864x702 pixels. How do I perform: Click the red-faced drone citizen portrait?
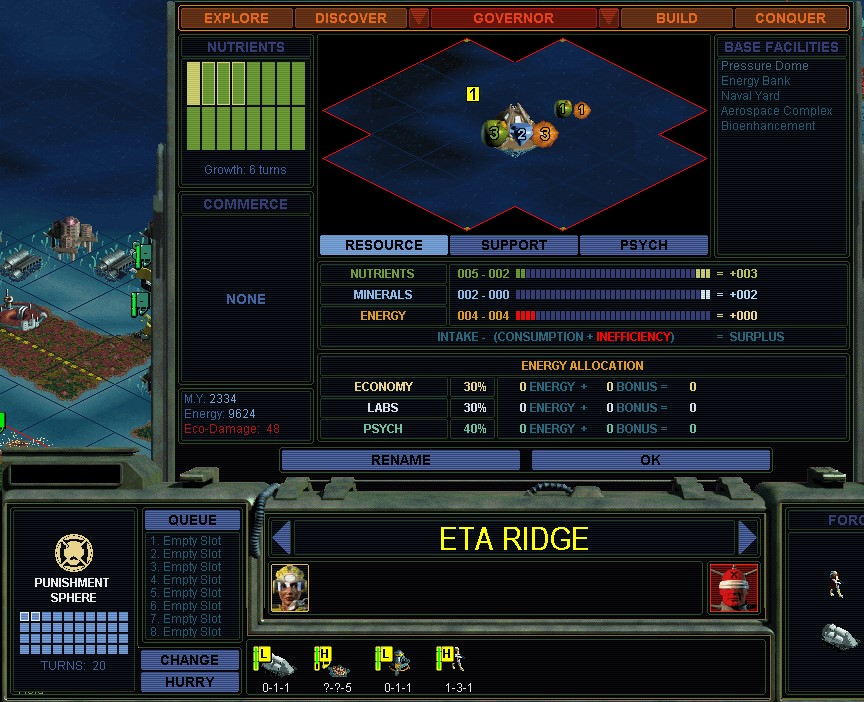point(733,587)
